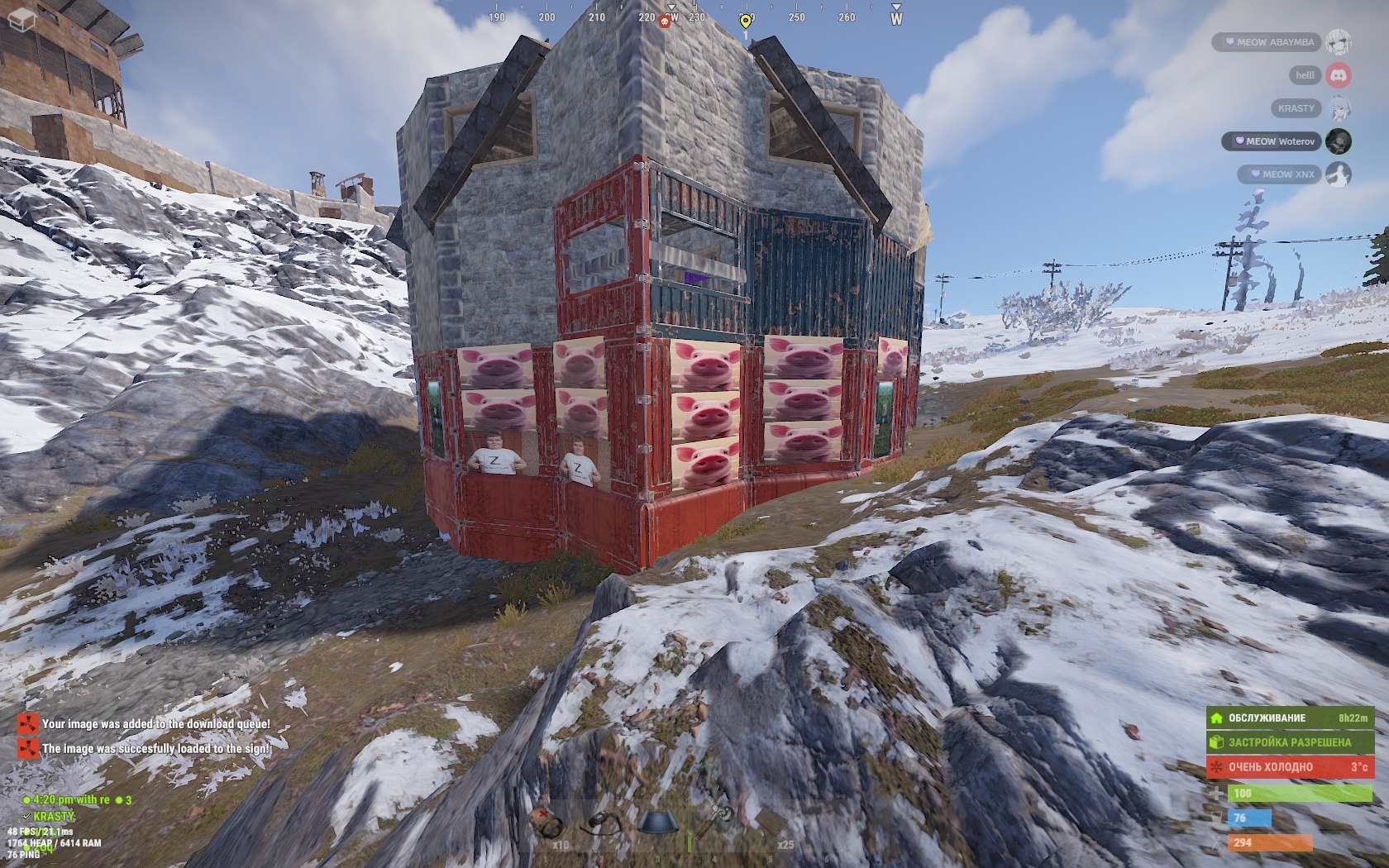Click the red skull marker on the compass
Viewport: 1389px width, 868px height.
pos(664,21)
